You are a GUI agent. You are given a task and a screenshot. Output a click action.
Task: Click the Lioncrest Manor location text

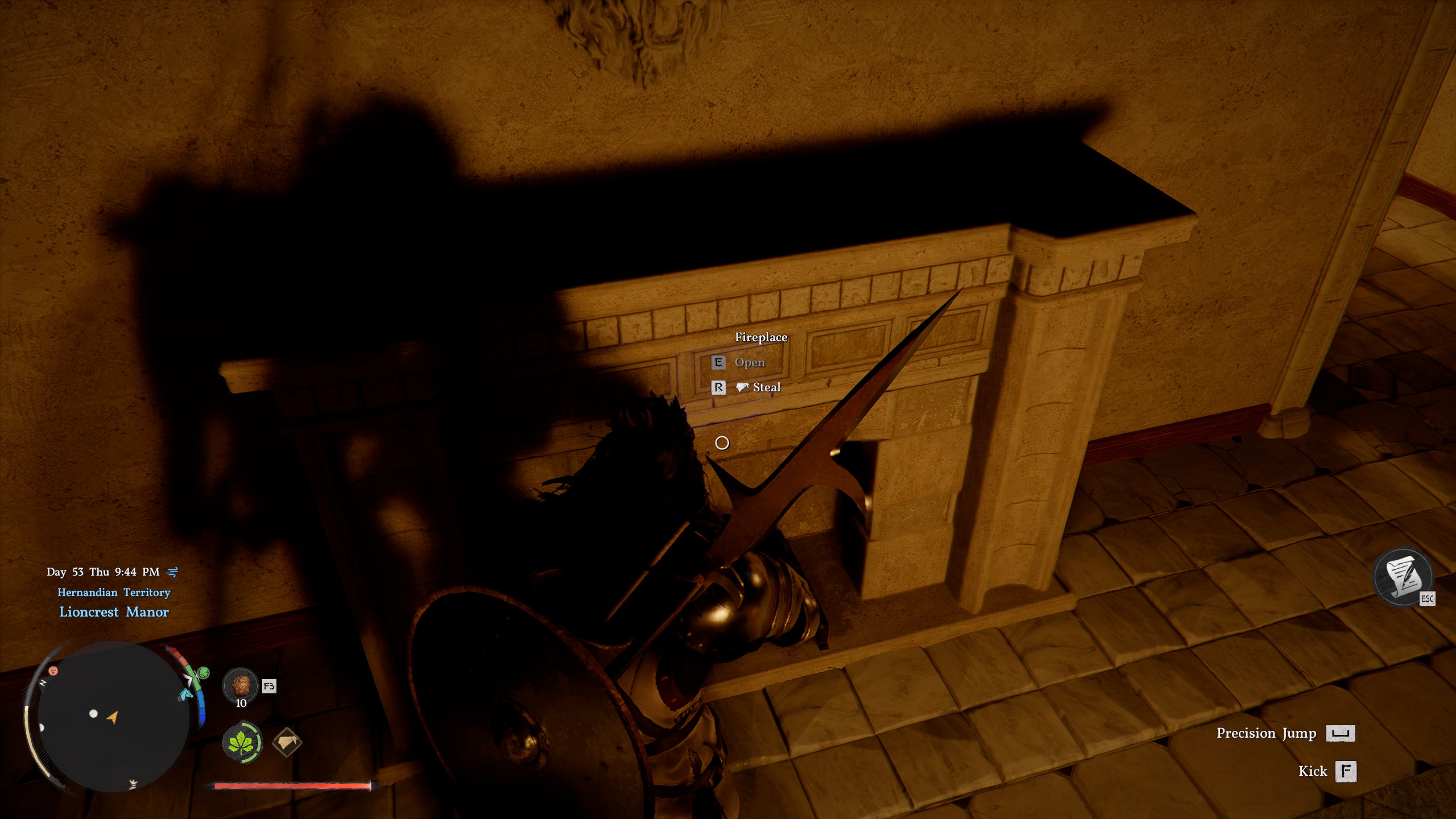click(114, 612)
